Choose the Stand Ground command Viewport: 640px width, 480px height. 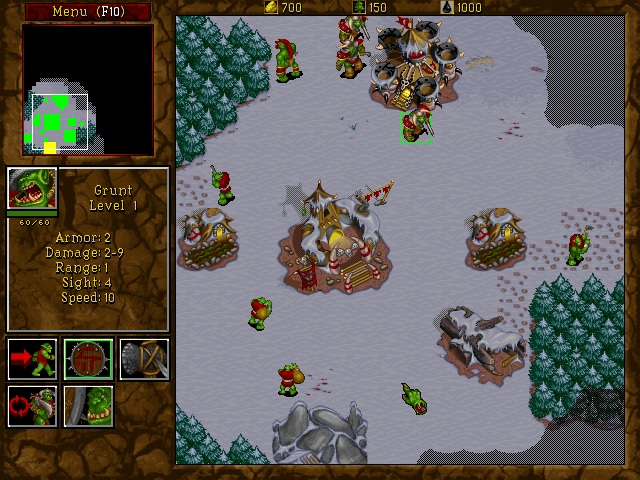tap(88, 406)
